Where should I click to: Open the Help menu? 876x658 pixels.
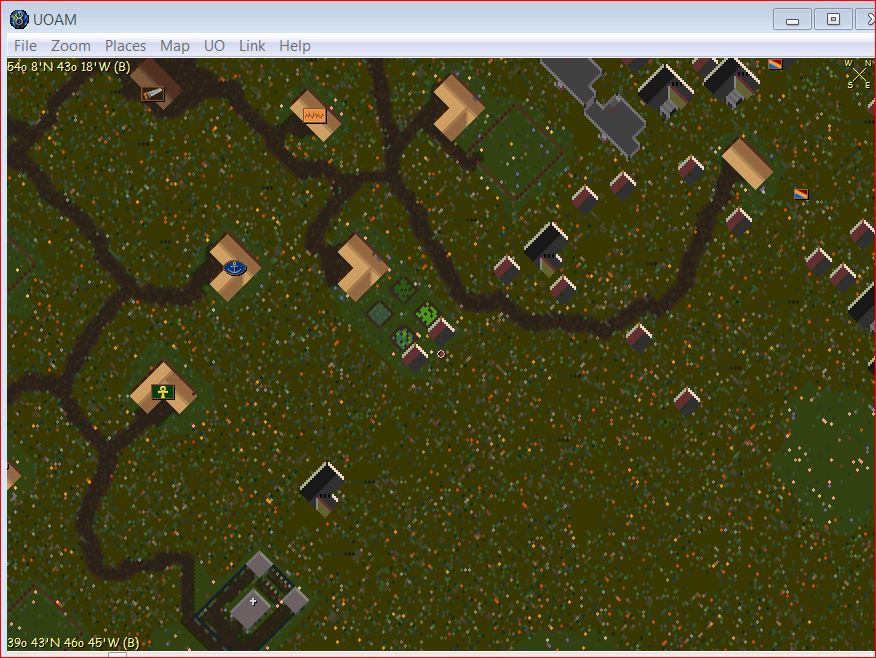[295, 46]
